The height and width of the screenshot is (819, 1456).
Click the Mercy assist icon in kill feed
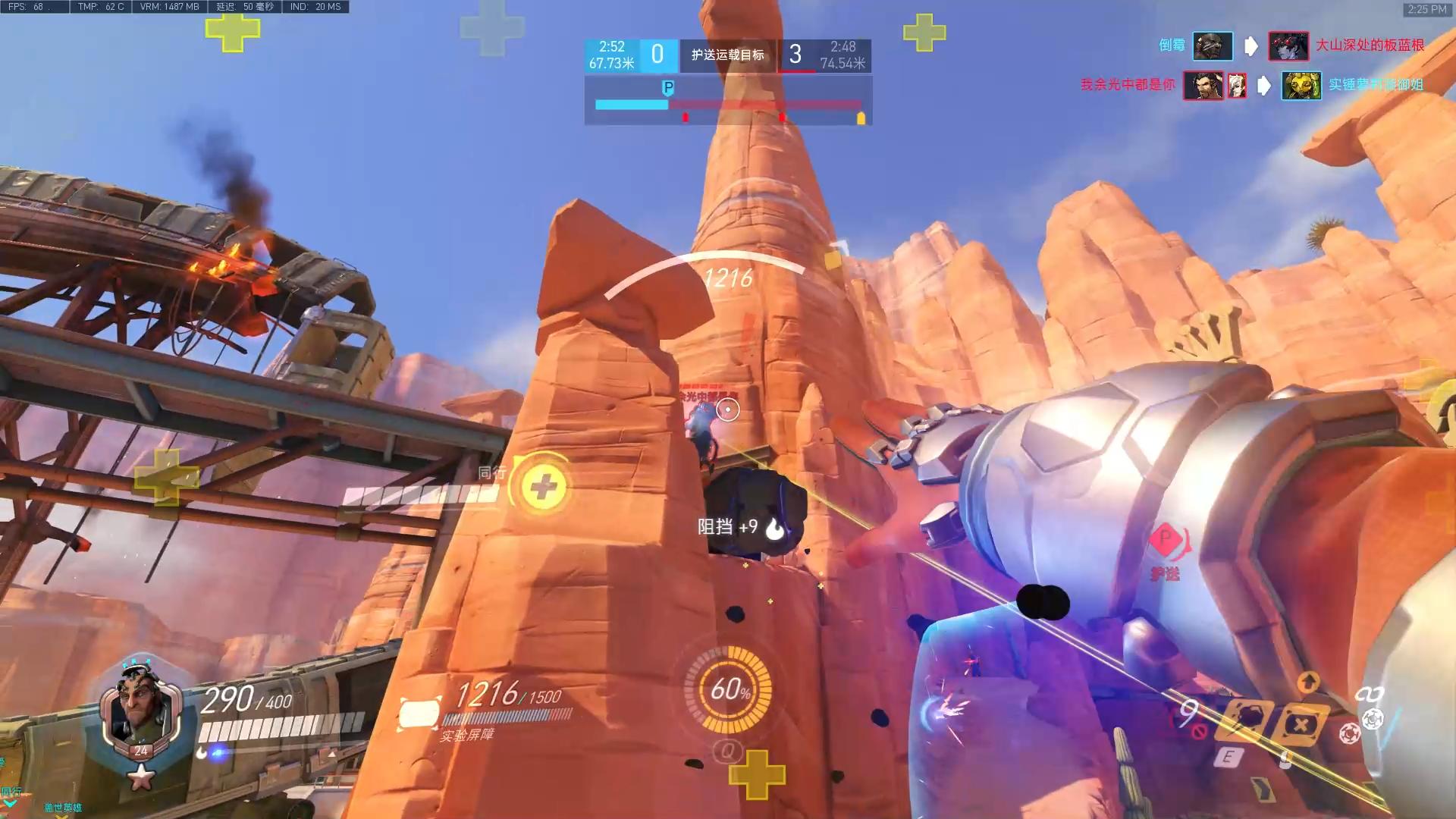click(1237, 85)
